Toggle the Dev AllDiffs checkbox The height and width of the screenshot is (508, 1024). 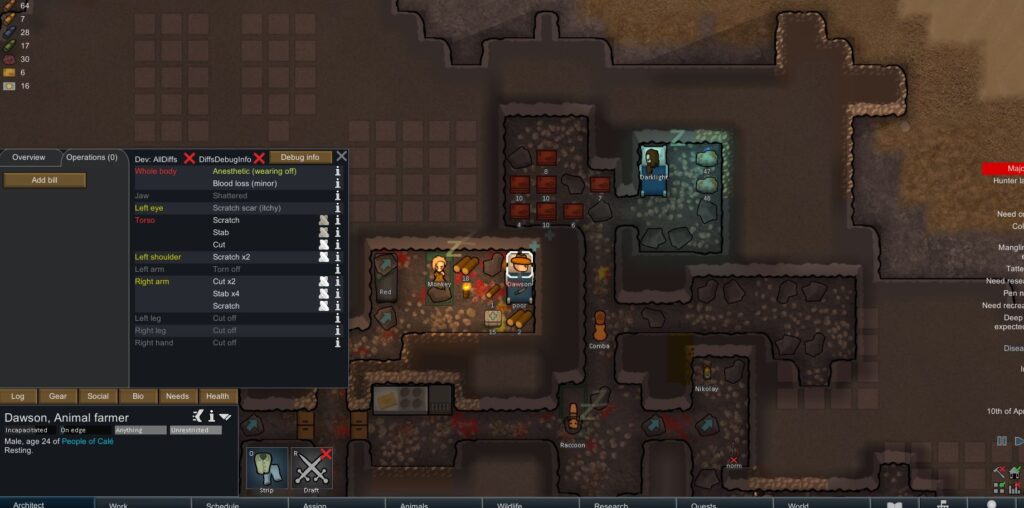click(x=188, y=158)
